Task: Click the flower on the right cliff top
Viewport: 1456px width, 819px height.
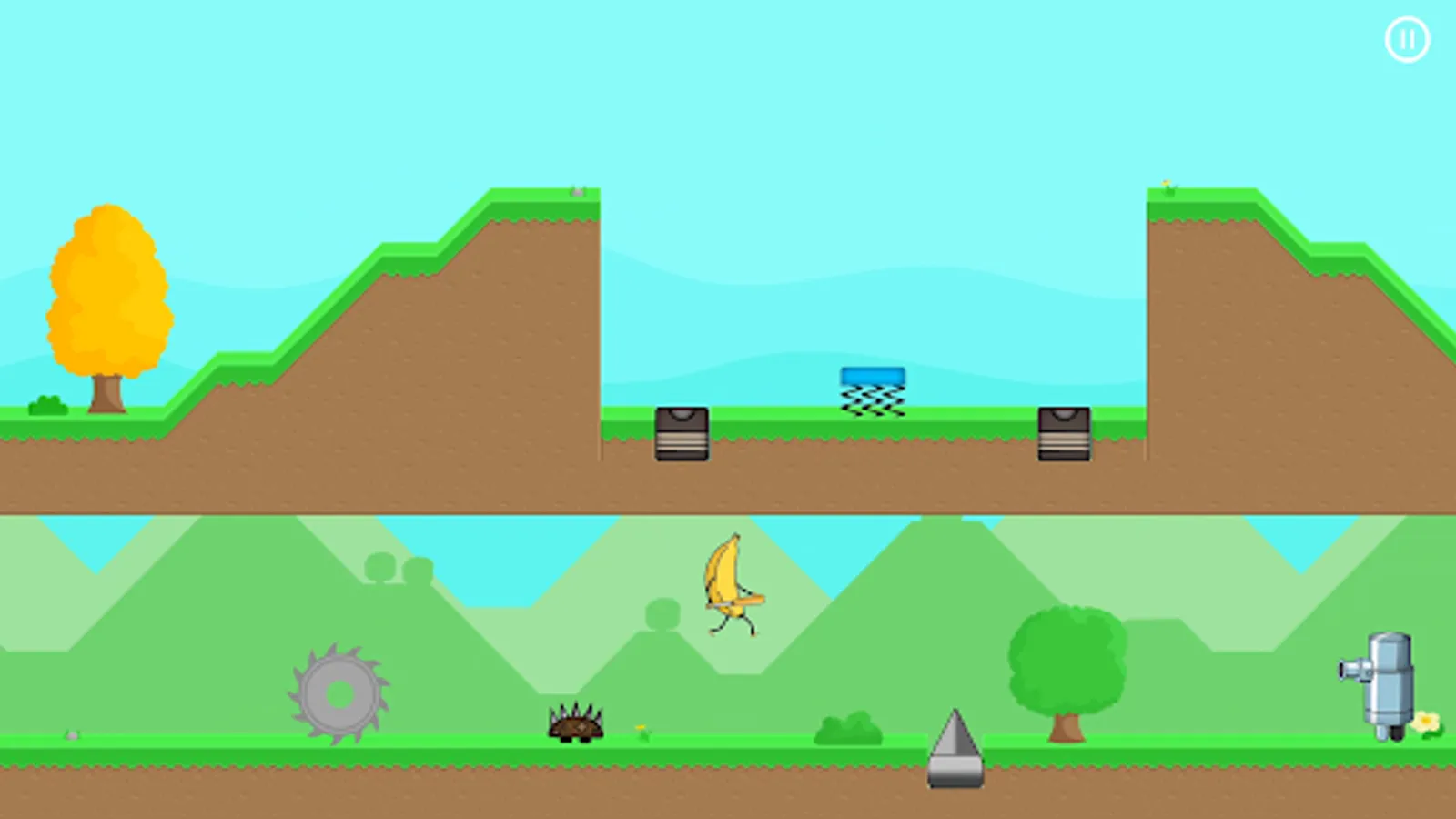Action: point(1168,181)
